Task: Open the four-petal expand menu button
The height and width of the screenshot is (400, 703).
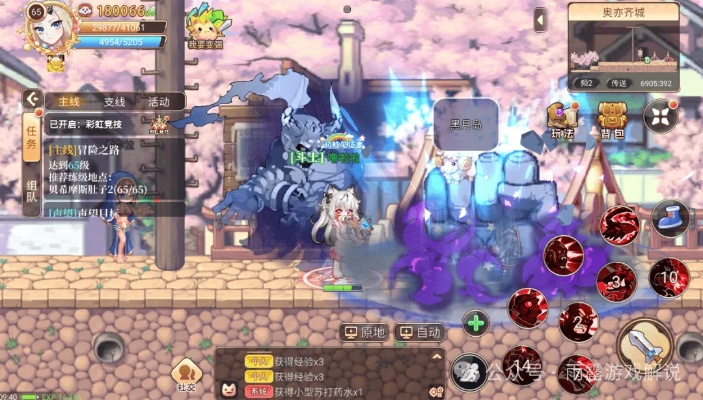Action: [x=661, y=116]
